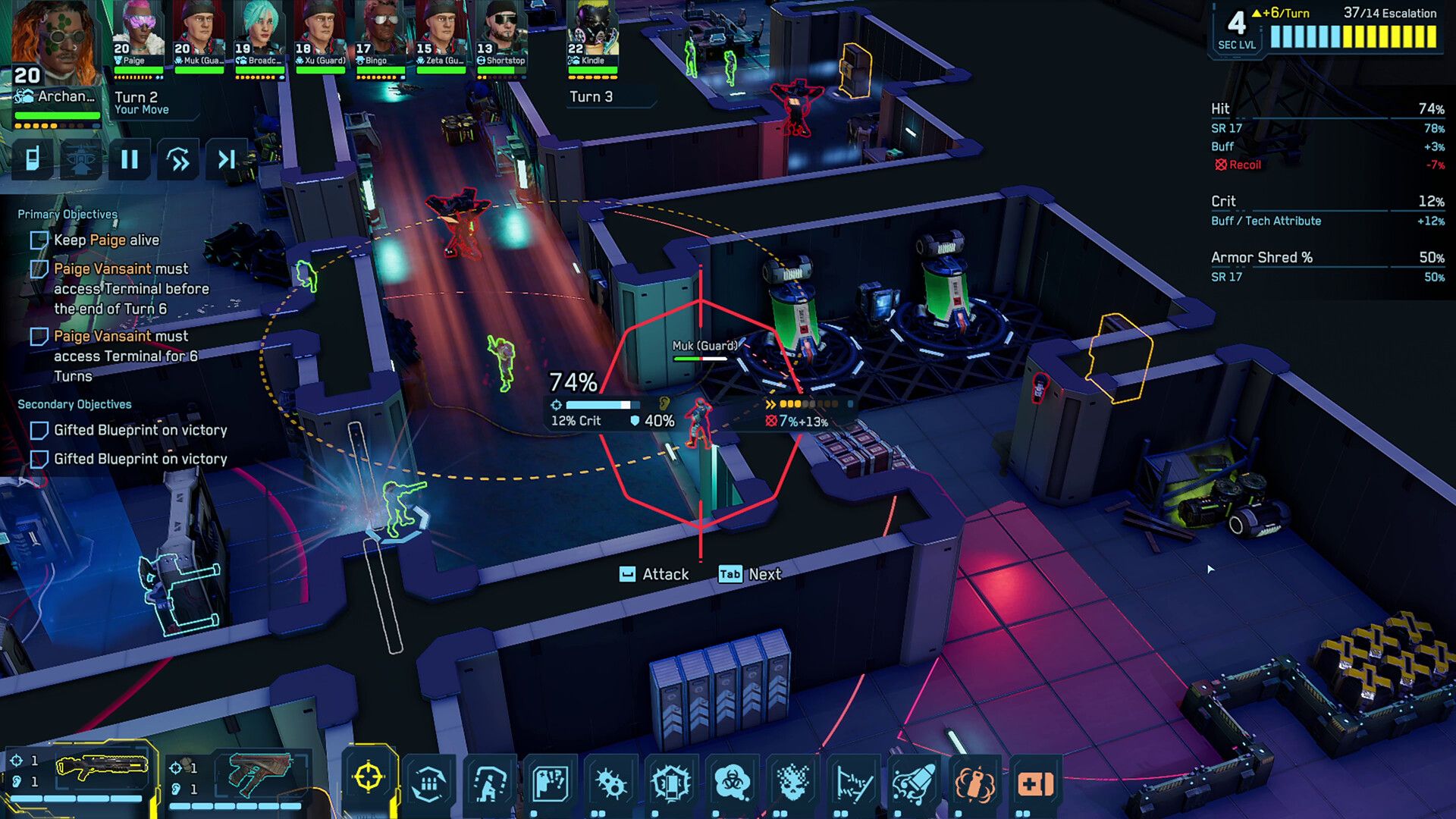Open the phone comms panel

pos(32,159)
